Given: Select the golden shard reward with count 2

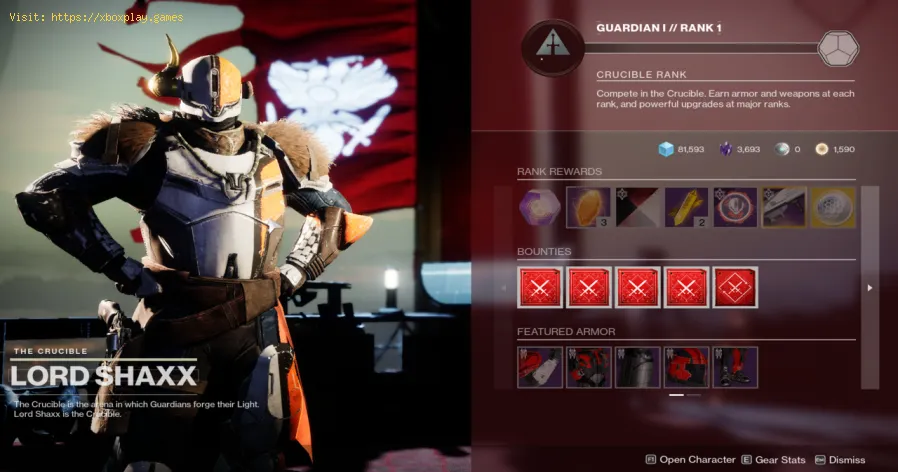Looking at the screenshot, I should (x=686, y=208).
